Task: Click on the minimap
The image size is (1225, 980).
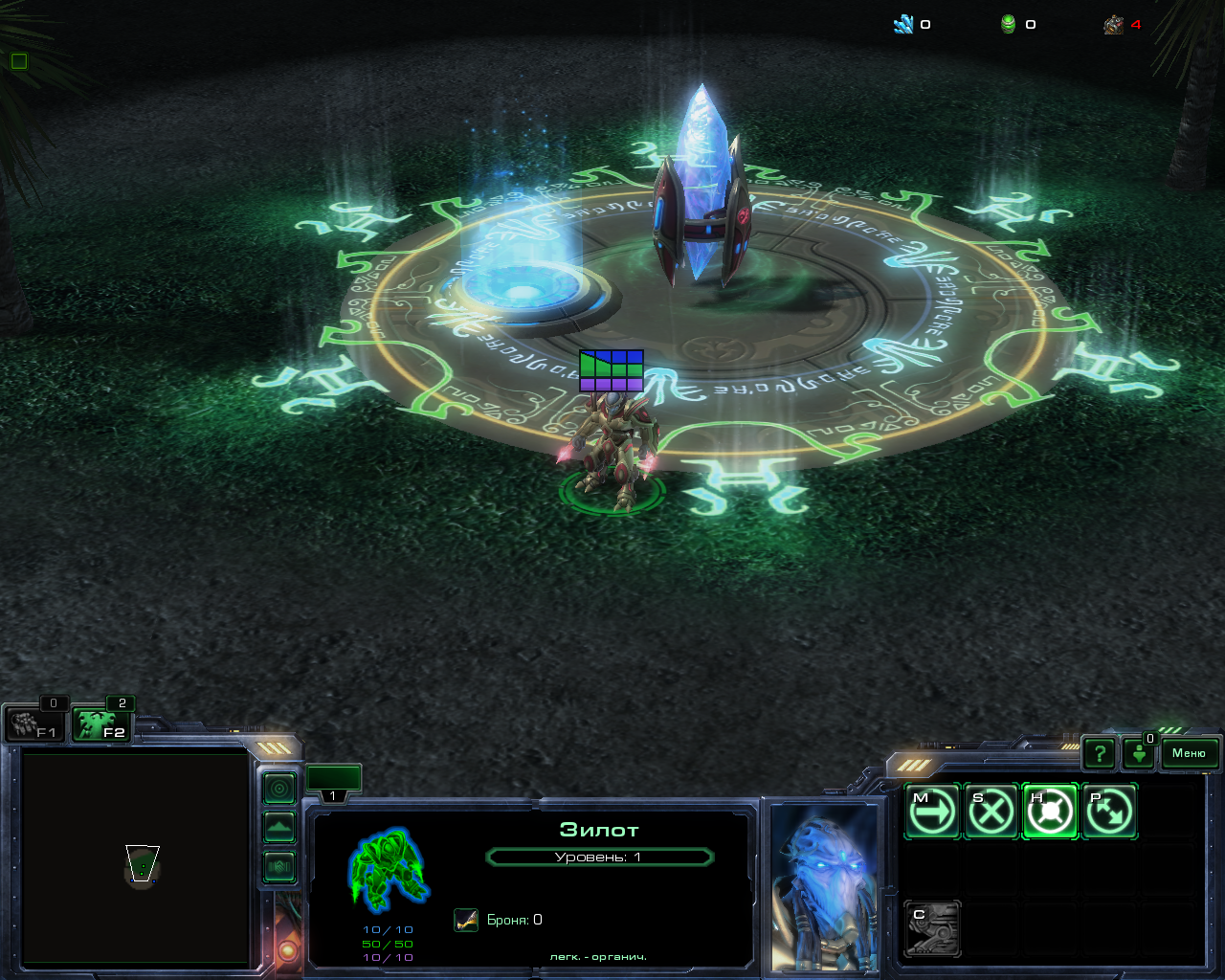Action: tap(135, 857)
